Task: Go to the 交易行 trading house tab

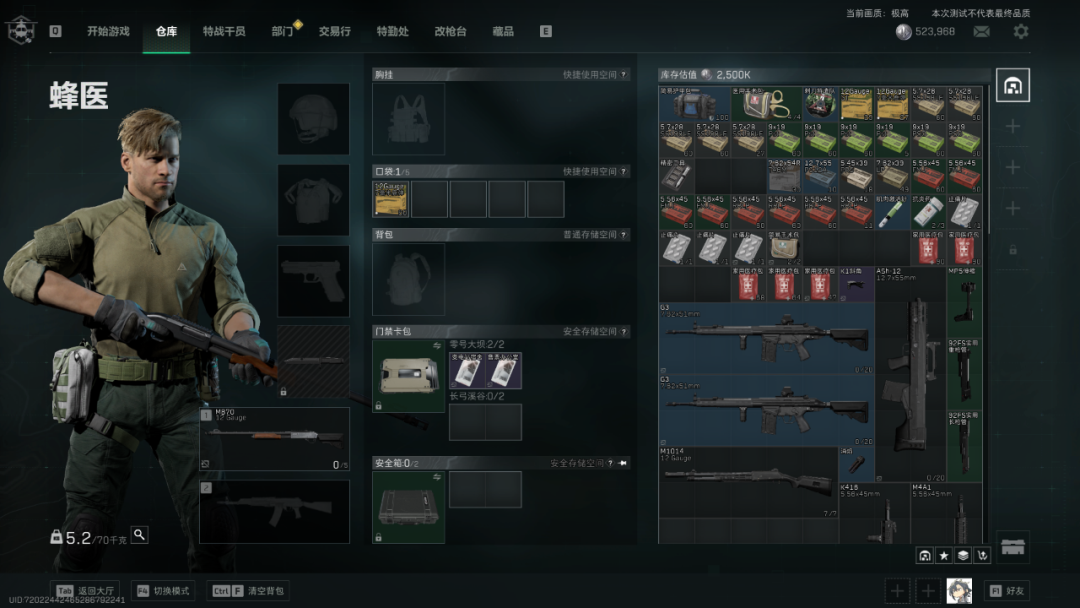Action: coord(335,31)
